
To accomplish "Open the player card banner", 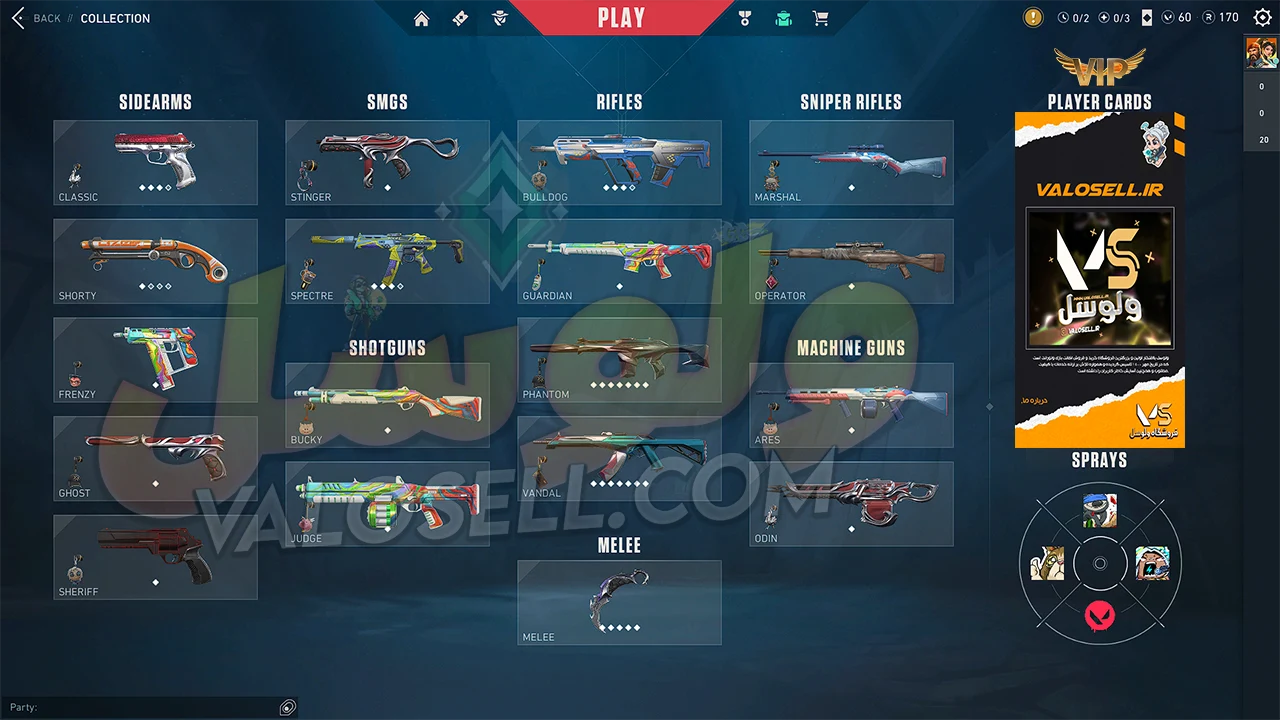I will 1100,280.
